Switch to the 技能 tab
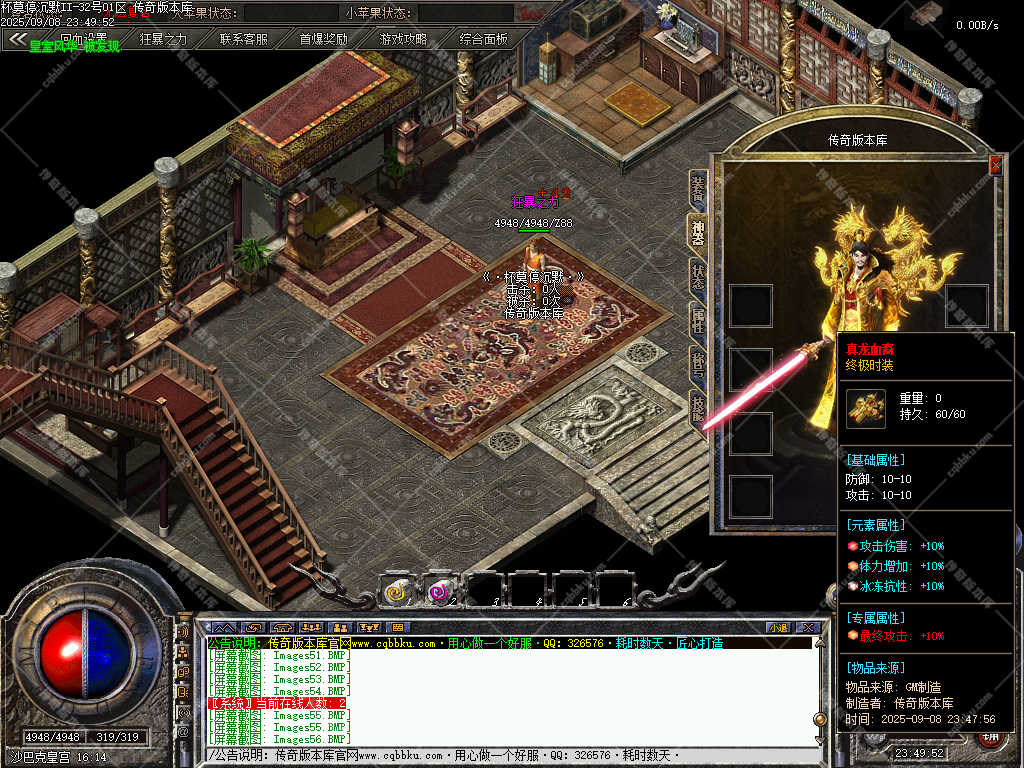 (698, 408)
